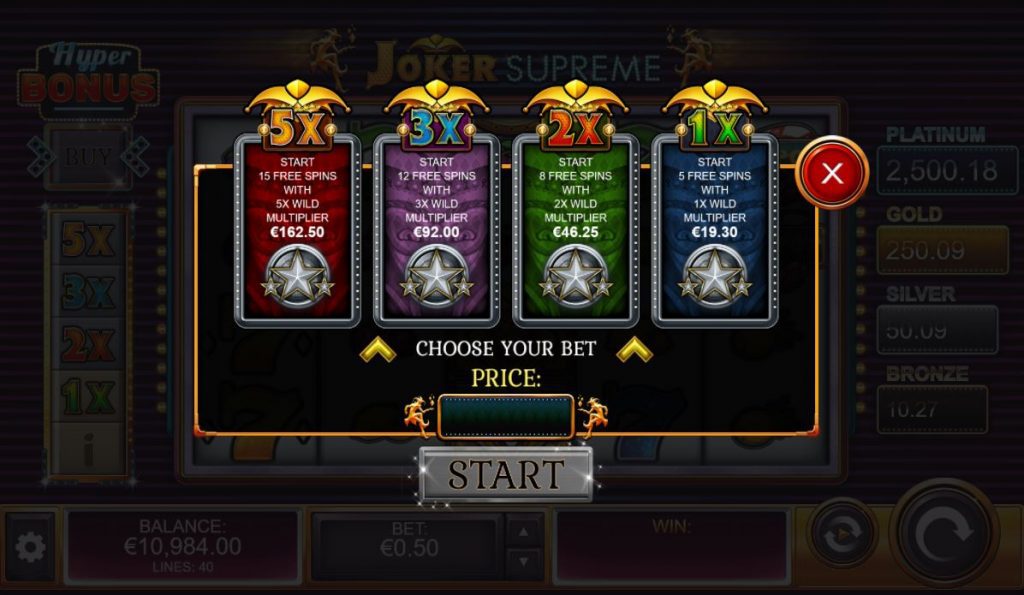Spin the reels with the large spin button
1024x595 pixels.
[x=943, y=535]
